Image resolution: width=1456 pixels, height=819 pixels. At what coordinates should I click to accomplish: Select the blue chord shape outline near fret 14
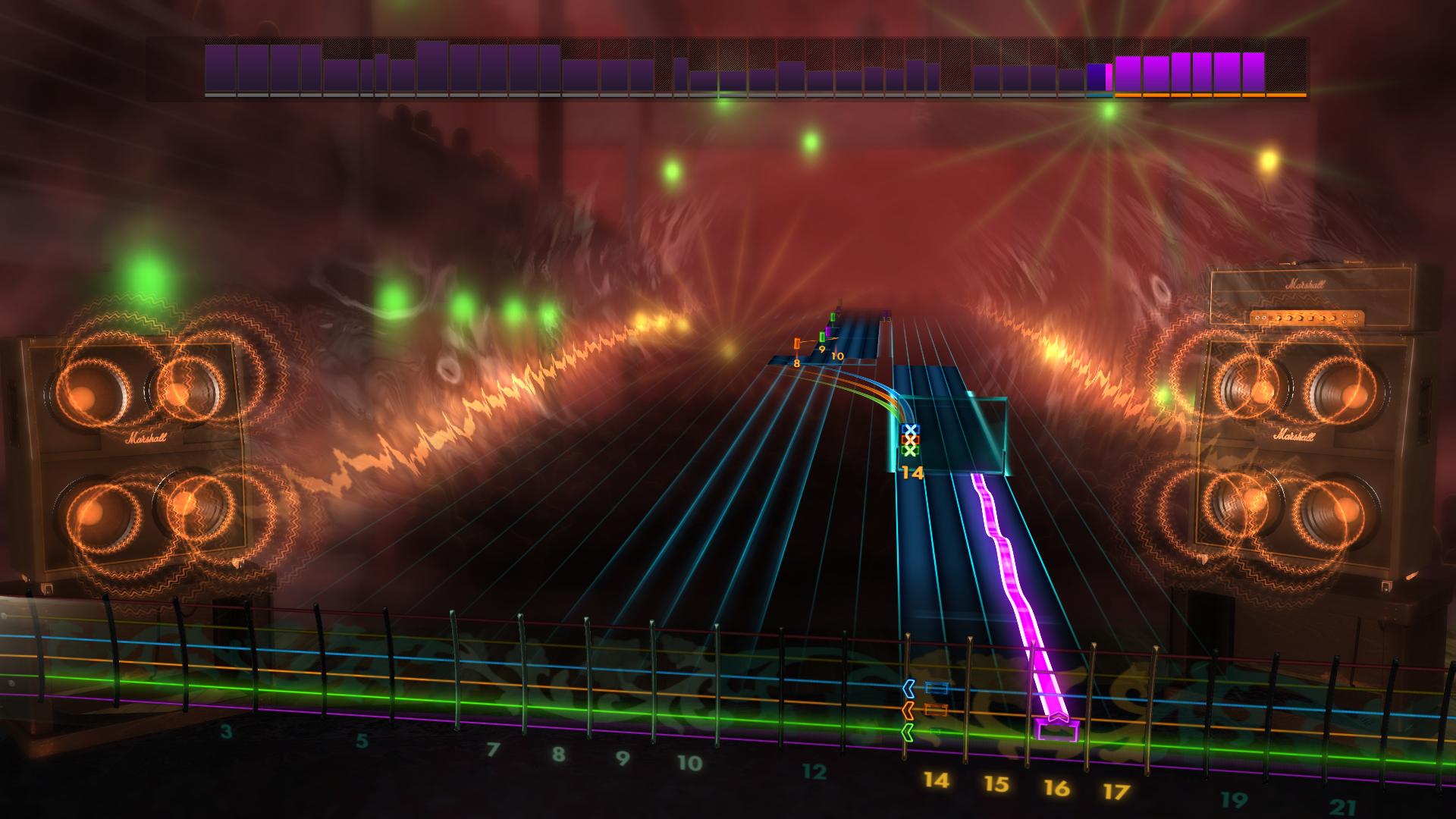(937, 687)
